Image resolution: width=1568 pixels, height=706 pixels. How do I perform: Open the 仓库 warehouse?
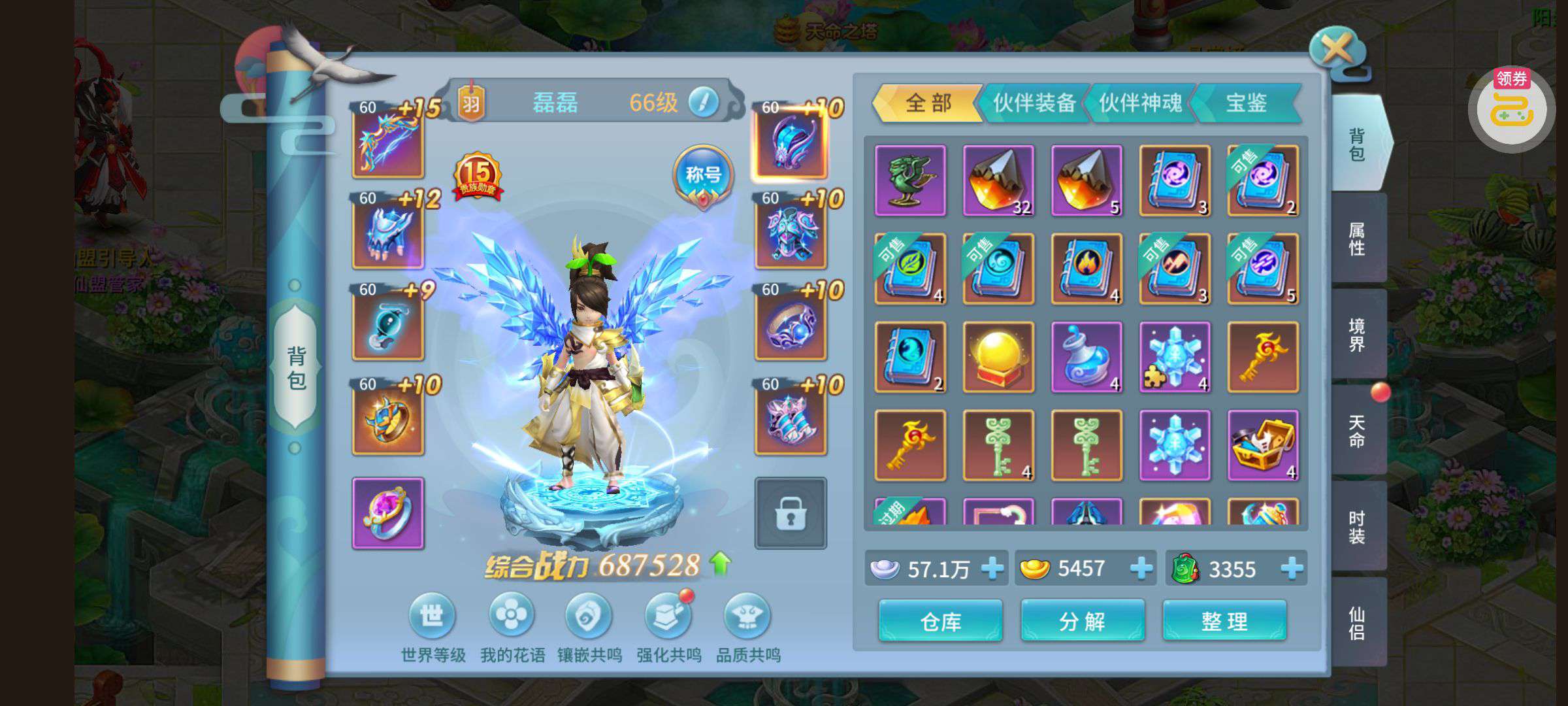940,621
